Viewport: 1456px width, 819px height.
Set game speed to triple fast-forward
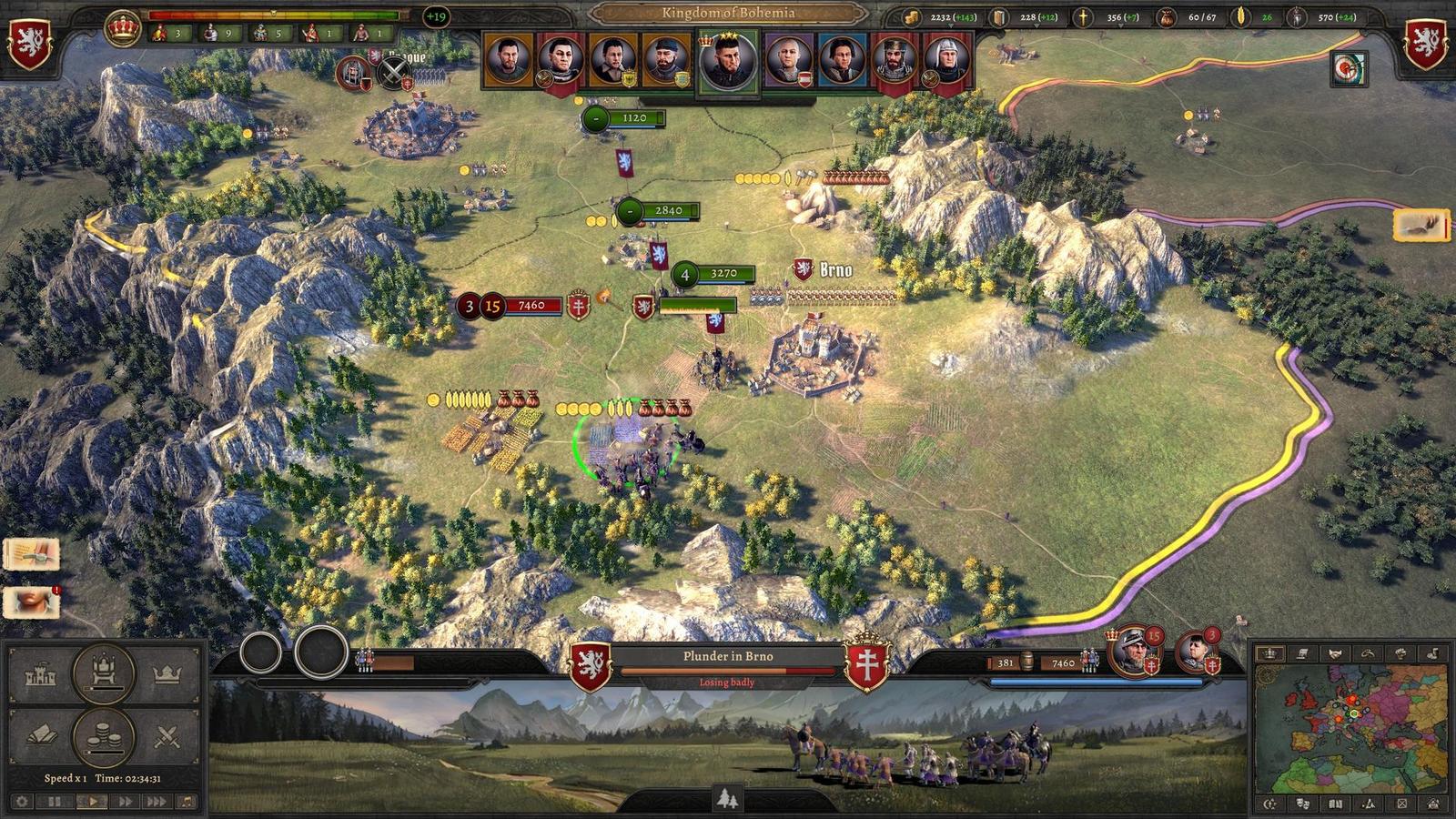(157, 802)
